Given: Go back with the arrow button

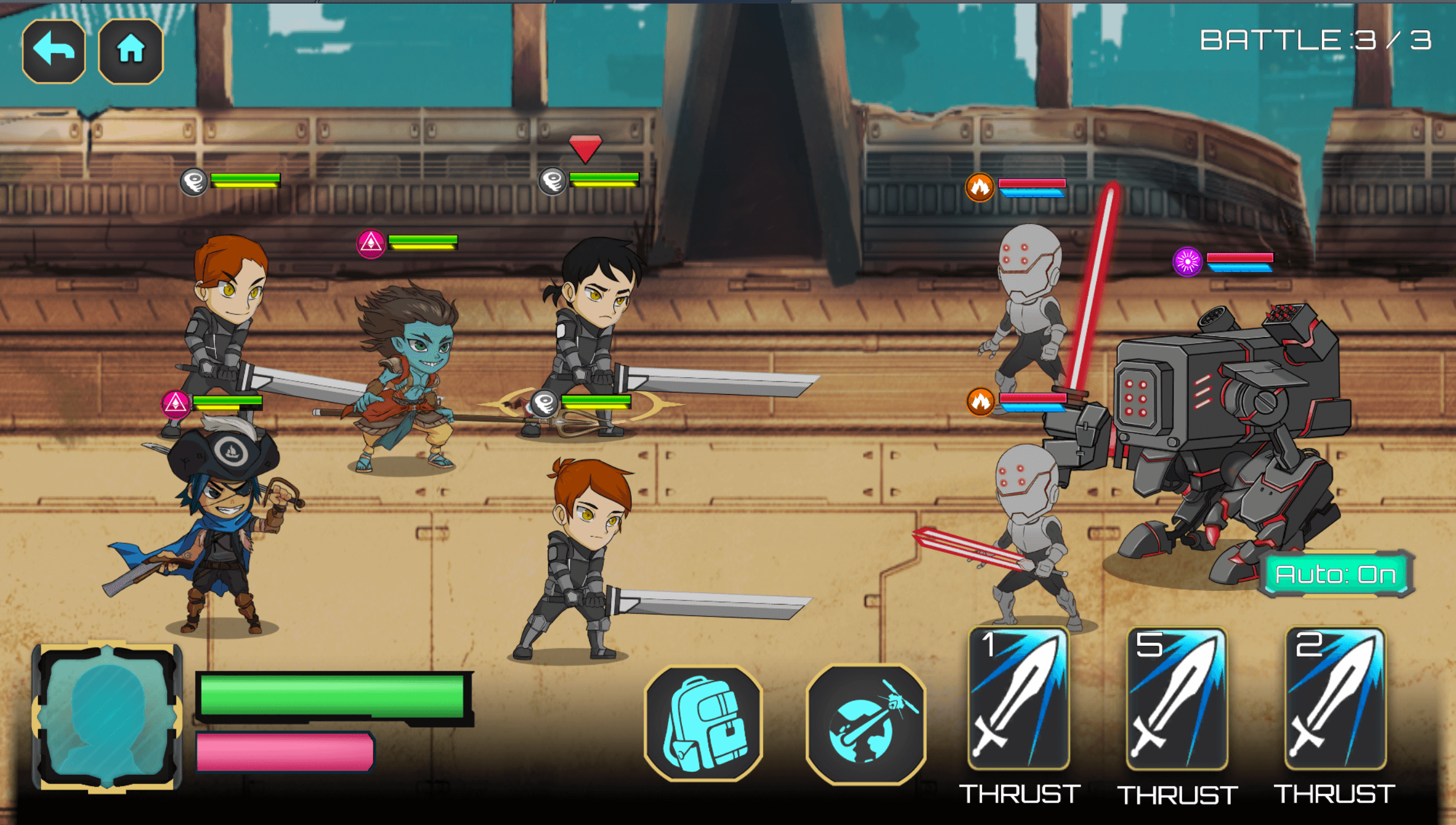Looking at the screenshot, I should [54, 51].
